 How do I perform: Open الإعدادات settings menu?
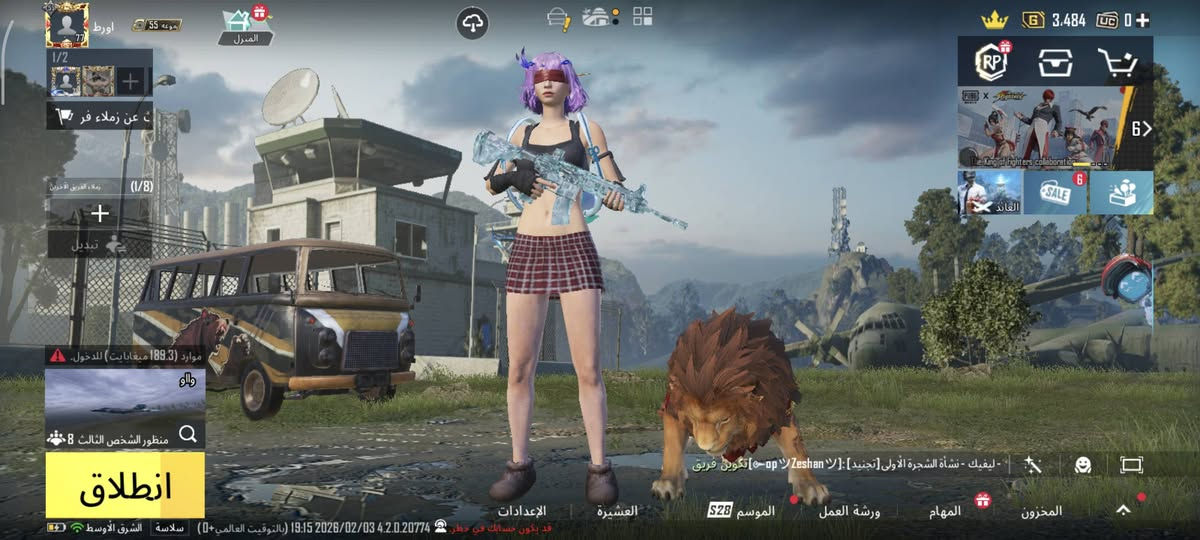point(521,511)
